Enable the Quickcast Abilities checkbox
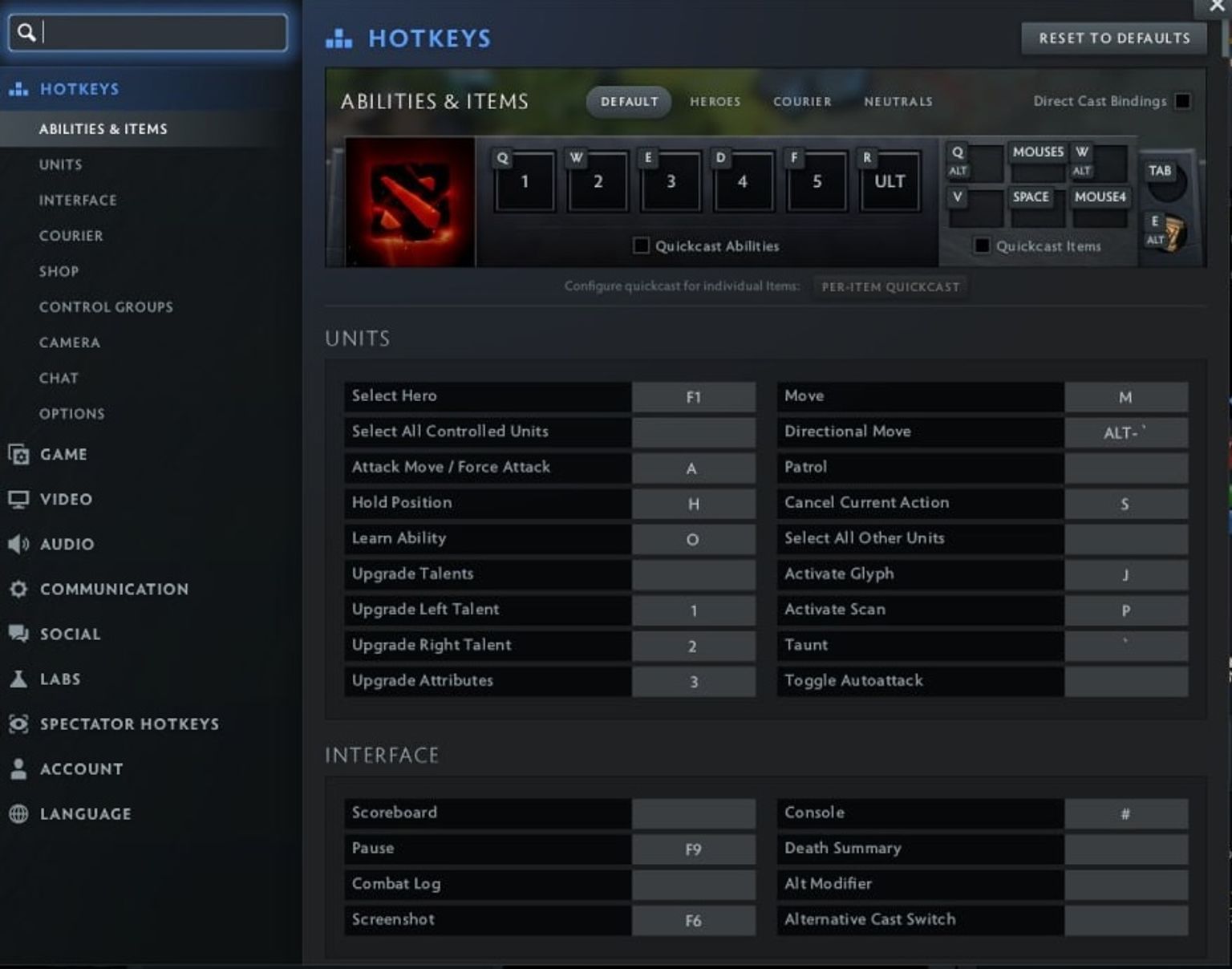Viewport: 1232px width, 969px height. click(641, 245)
